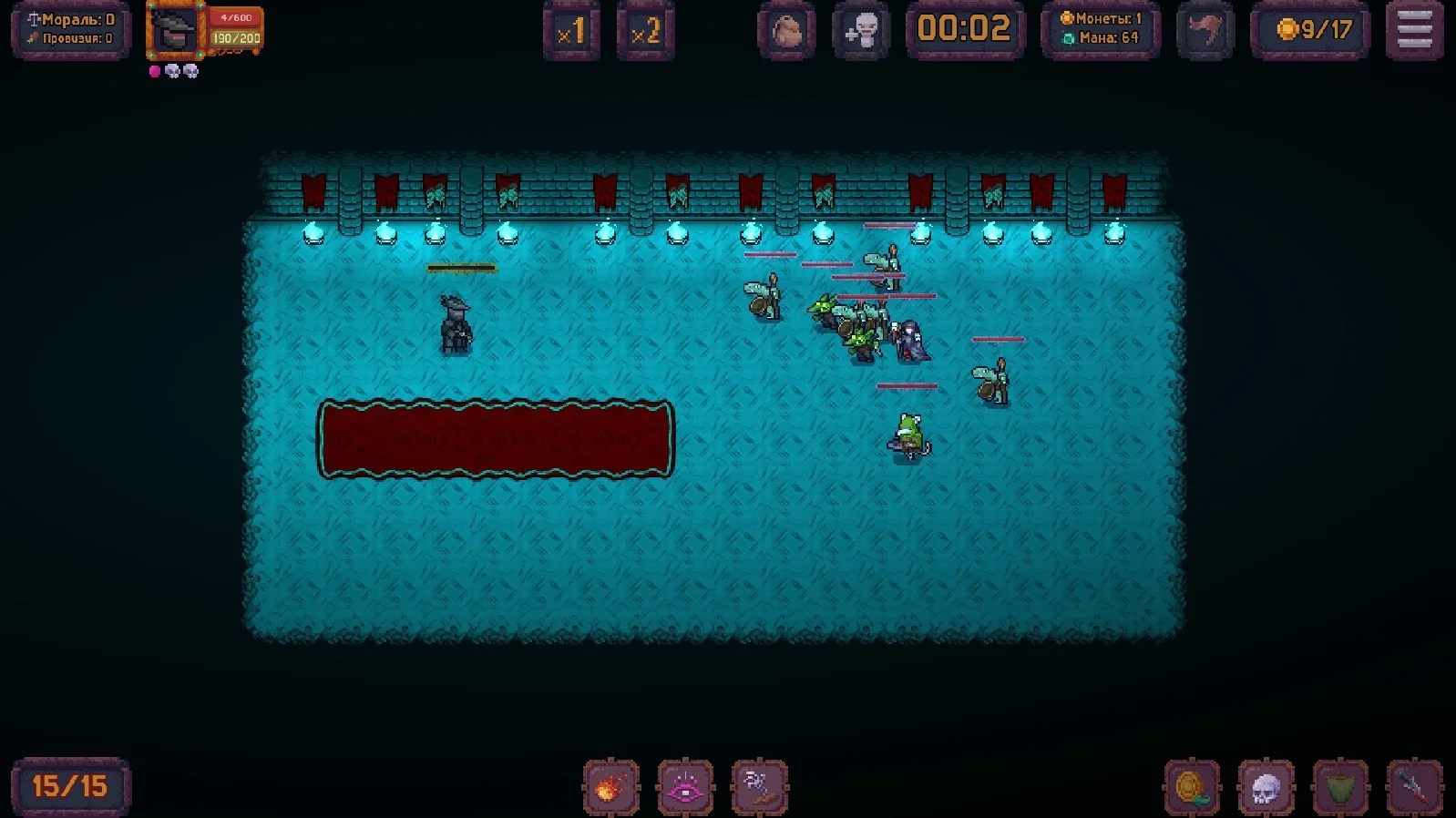The image size is (1456, 818).
Task: Click the skeleton summon icon
Action: (x=861, y=32)
